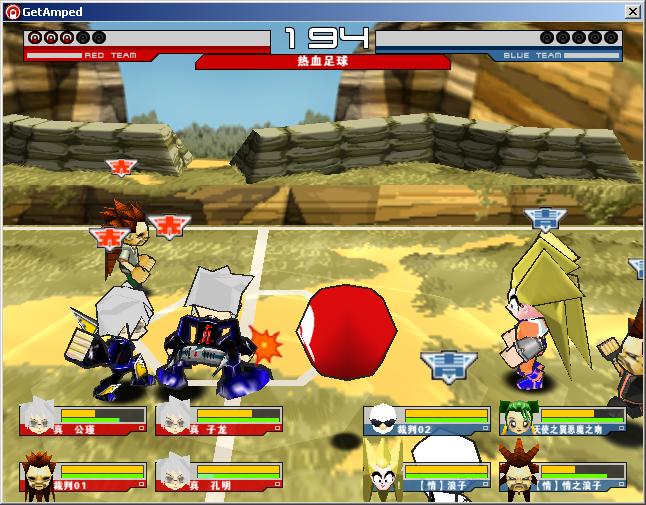This screenshot has height=505, width=646.
Task: Close the GetAmped window
Action: (x=632, y=11)
